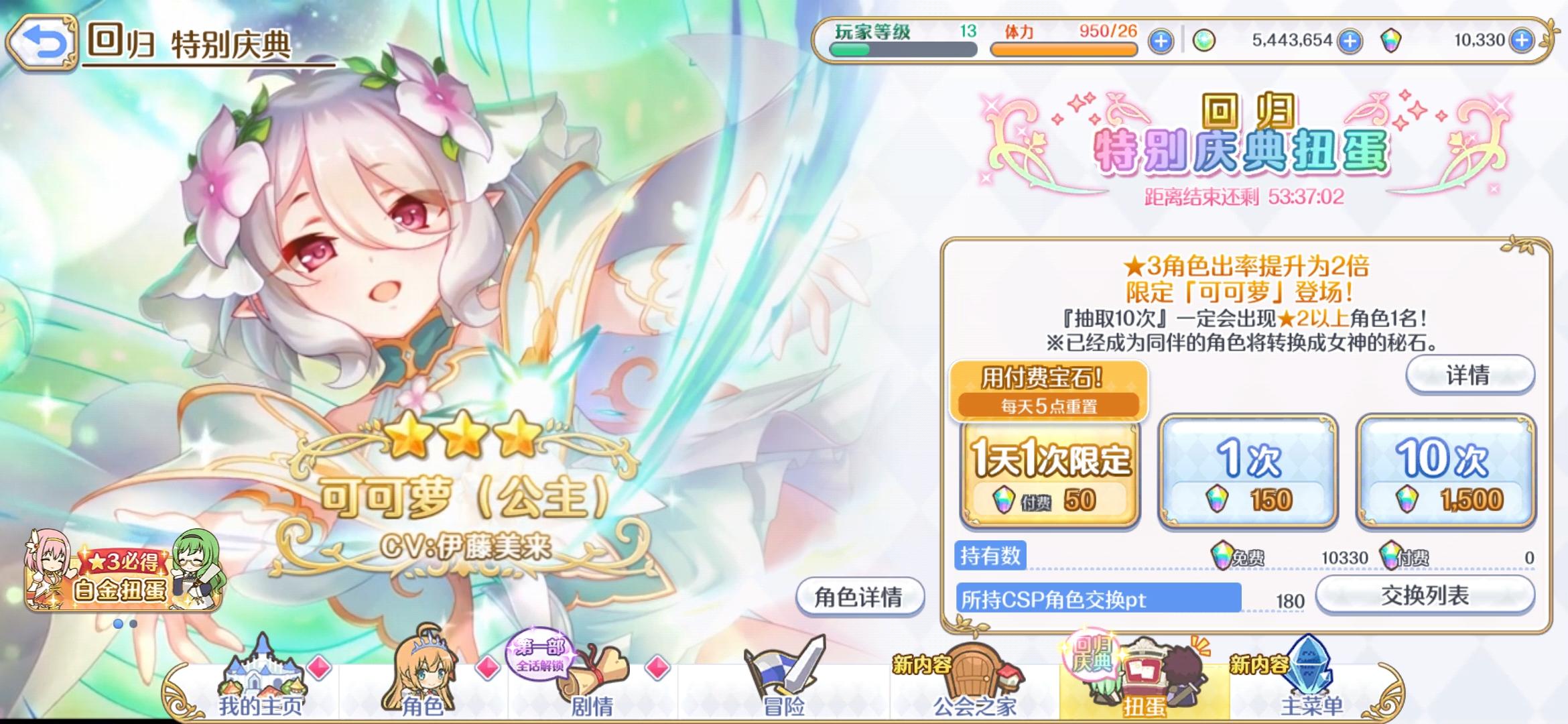1568x724 pixels.
Task: Tap the back arrow at top left
Action: pyautogui.click(x=42, y=40)
